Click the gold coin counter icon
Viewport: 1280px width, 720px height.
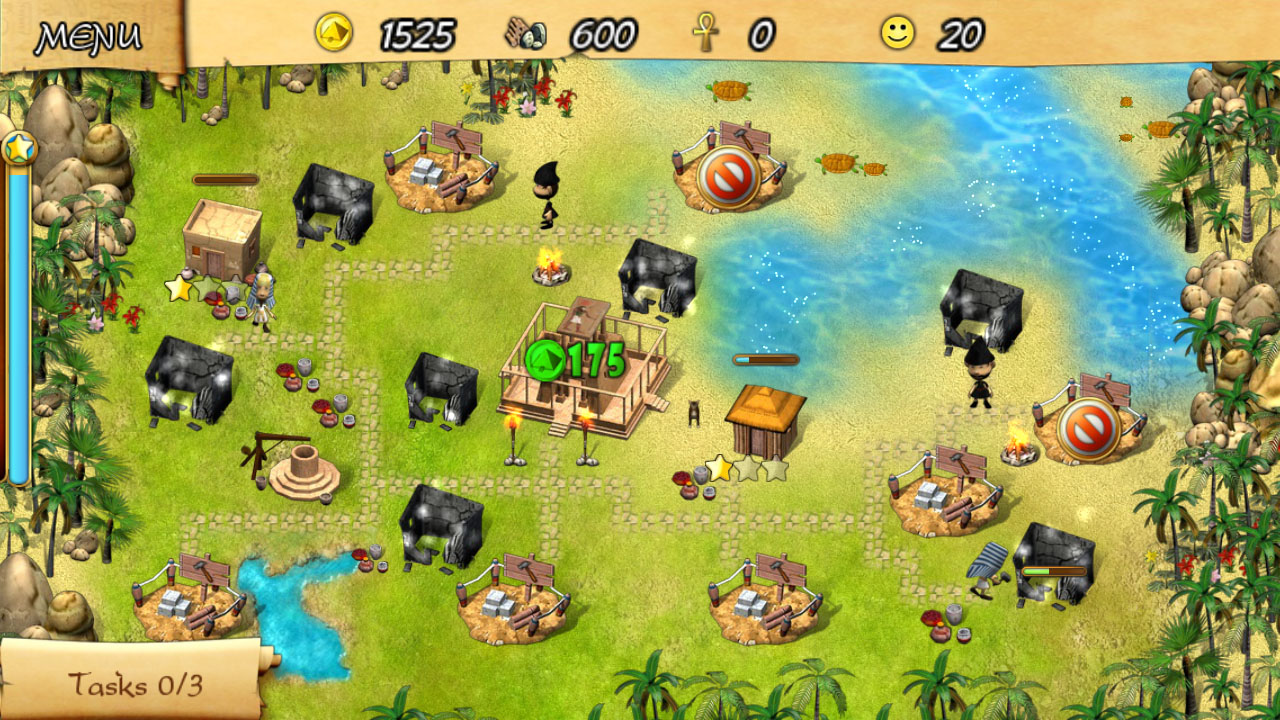point(335,31)
